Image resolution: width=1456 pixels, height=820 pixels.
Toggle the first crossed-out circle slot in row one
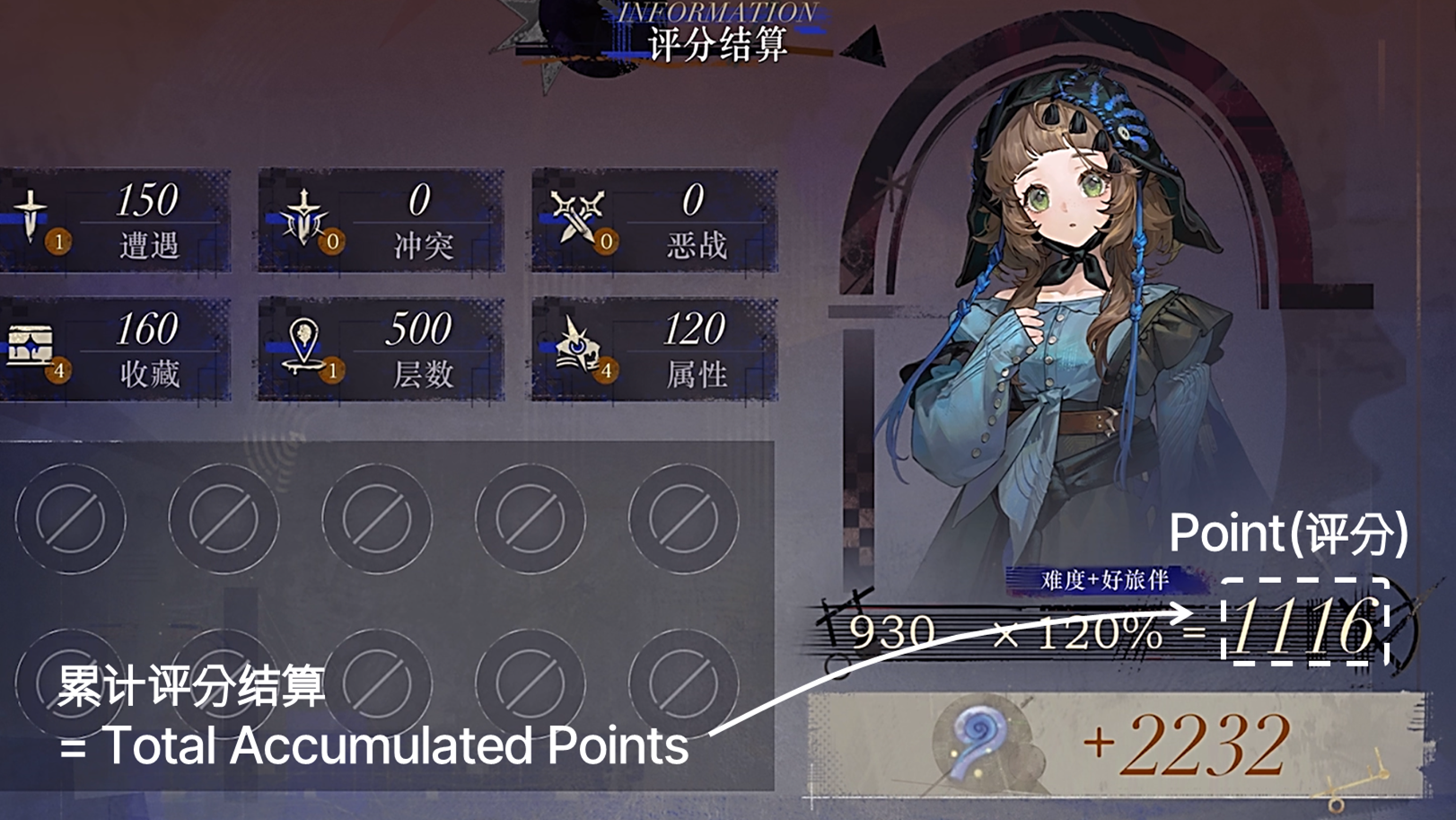click(x=74, y=518)
